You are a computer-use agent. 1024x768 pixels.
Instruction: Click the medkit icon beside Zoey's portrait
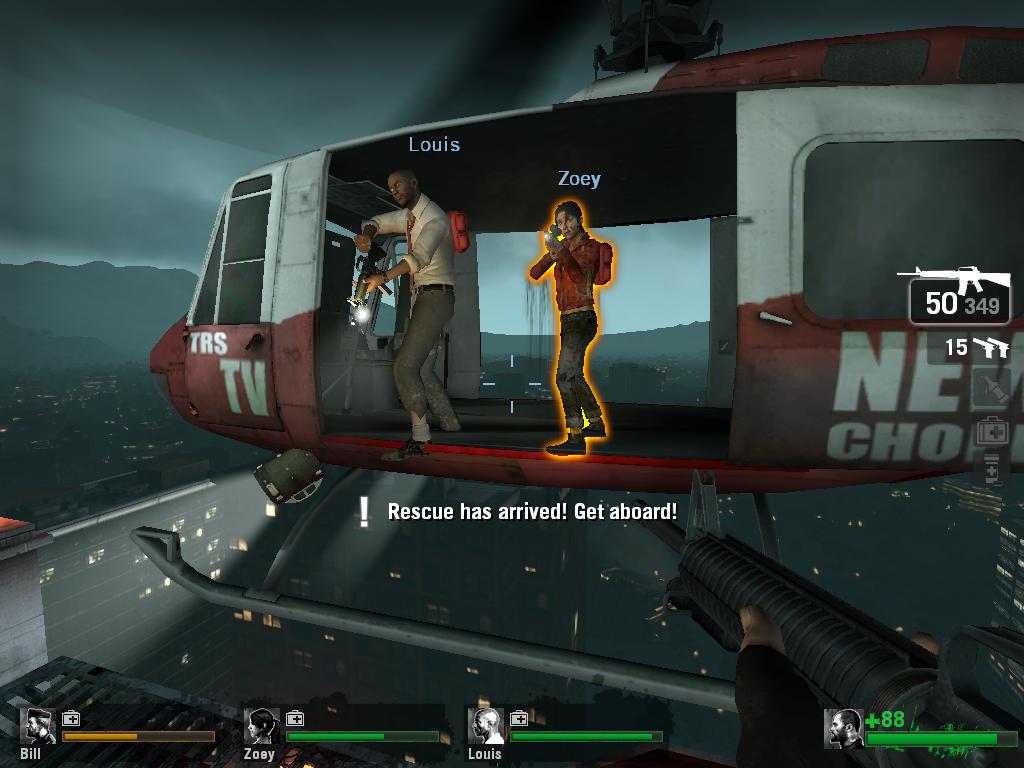click(295, 718)
